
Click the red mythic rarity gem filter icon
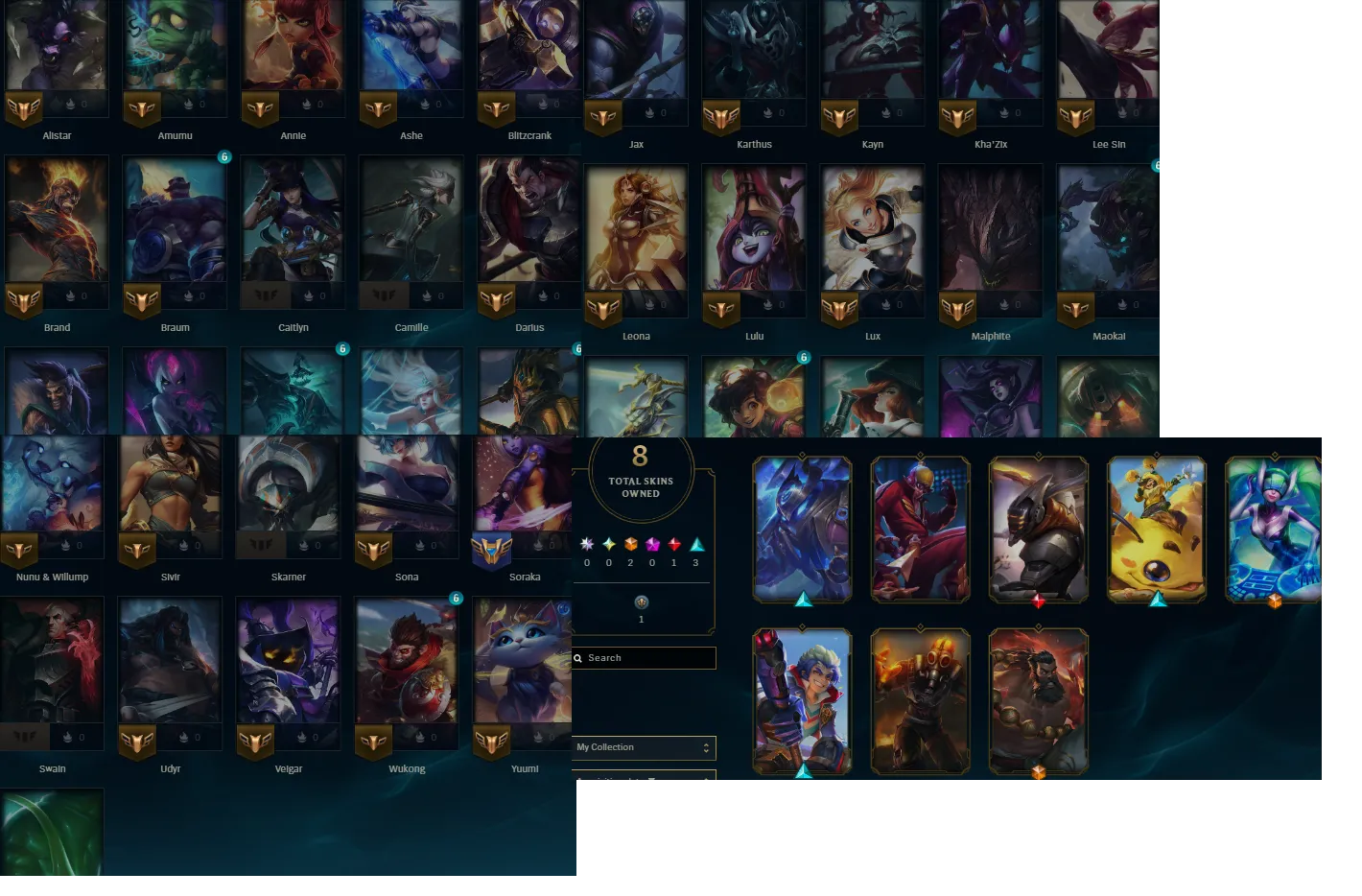pyautogui.click(x=674, y=544)
